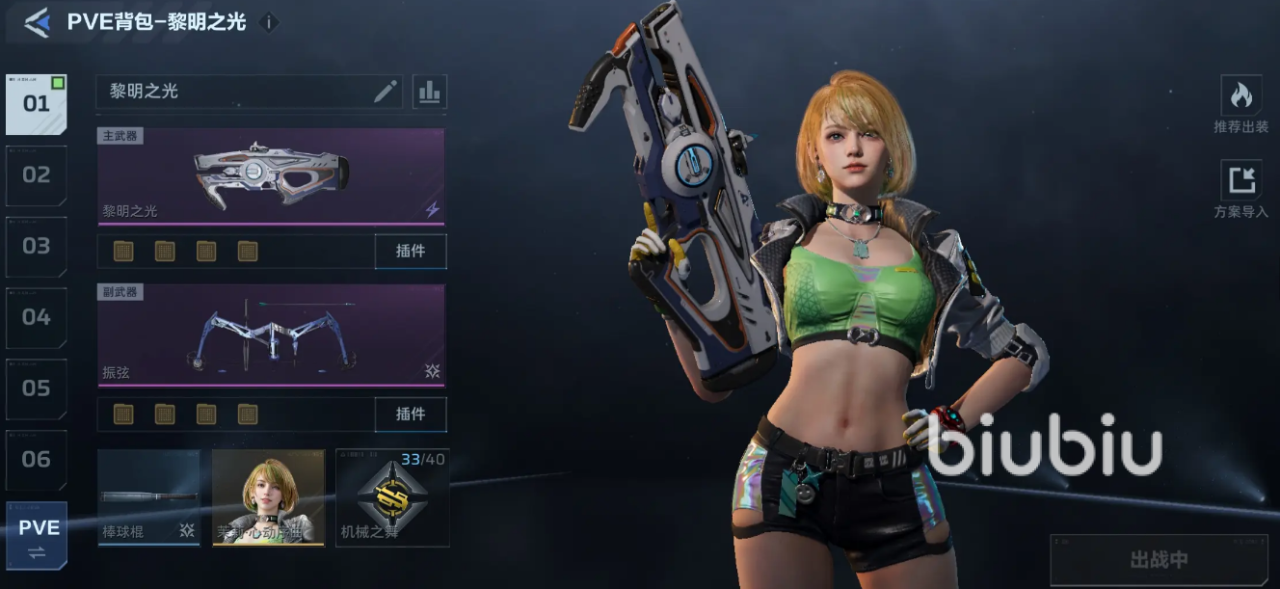This screenshot has height=589, width=1280.
Task: Open 插件 for the primary weapon
Action: pyautogui.click(x=410, y=251)
